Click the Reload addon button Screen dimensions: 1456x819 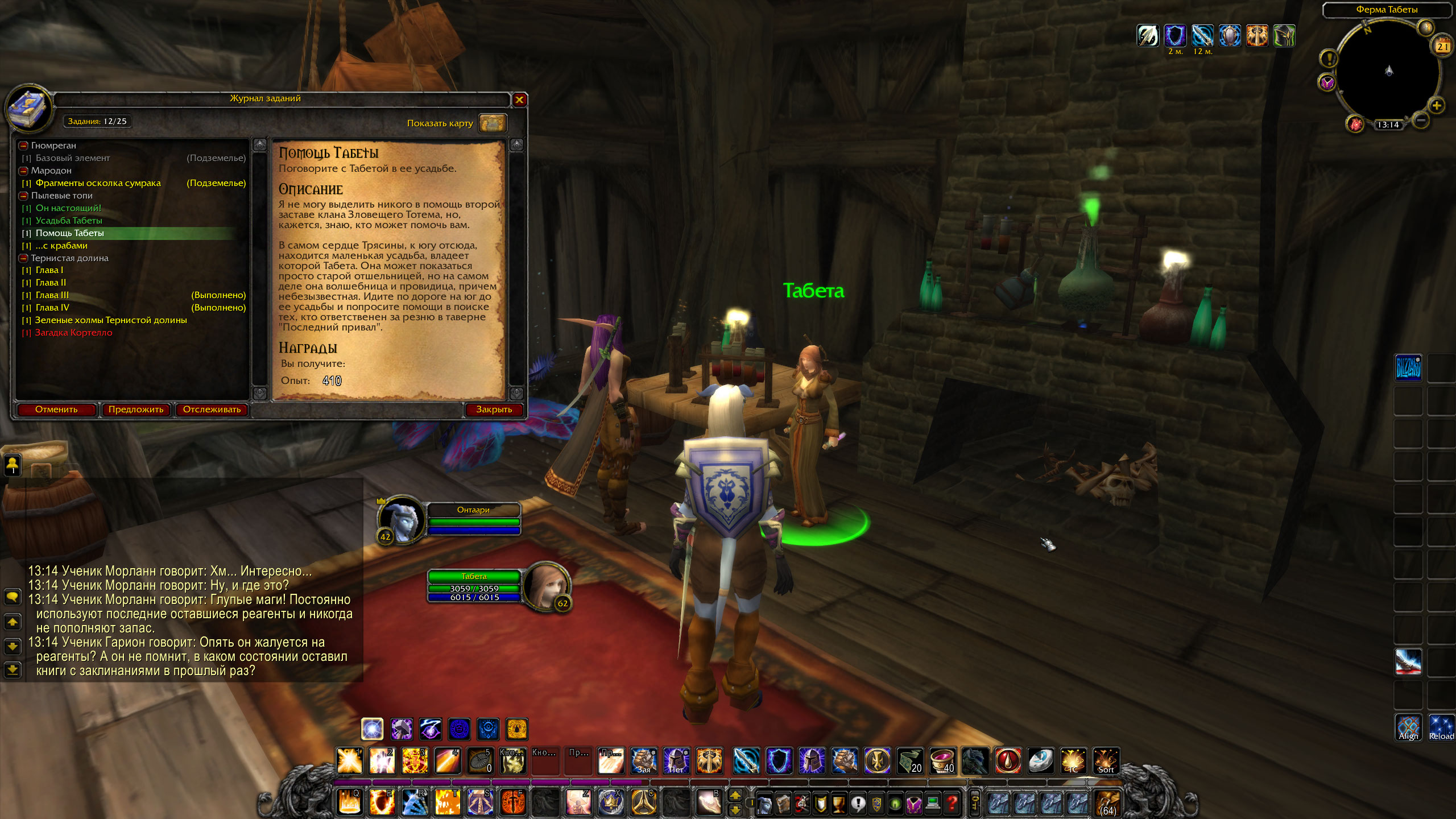[1441, 728]
